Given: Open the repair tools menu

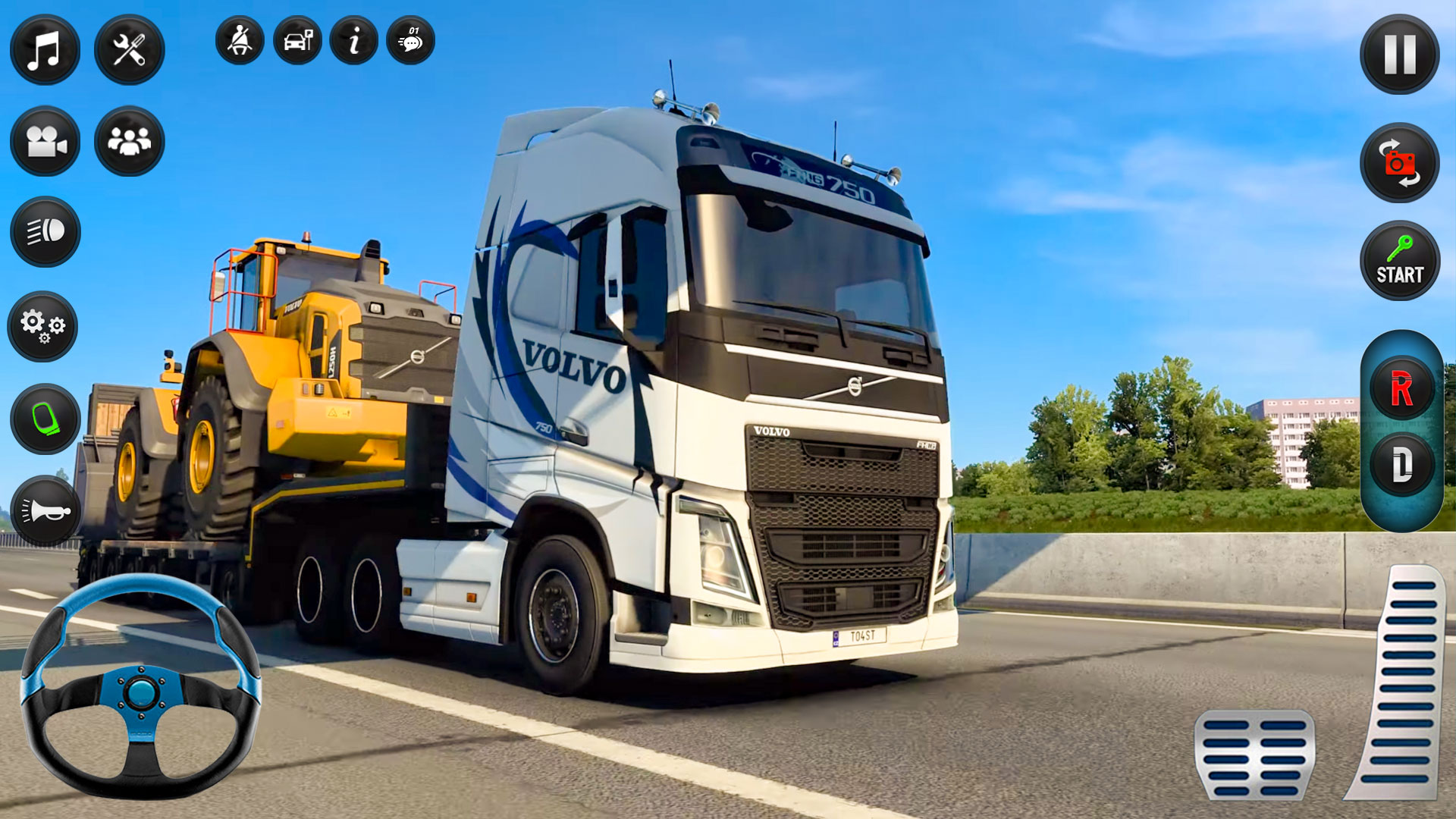Looking at the screenshot, I should pyautogui.click(x=129, y=49).
